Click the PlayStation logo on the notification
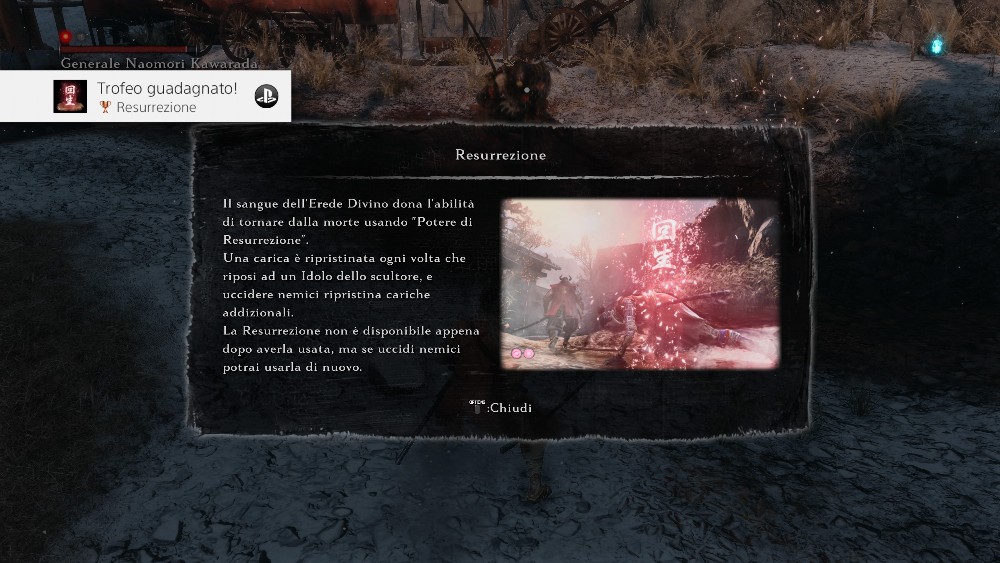The height and width of the screenshot is (563, 1000). (265, 96)
